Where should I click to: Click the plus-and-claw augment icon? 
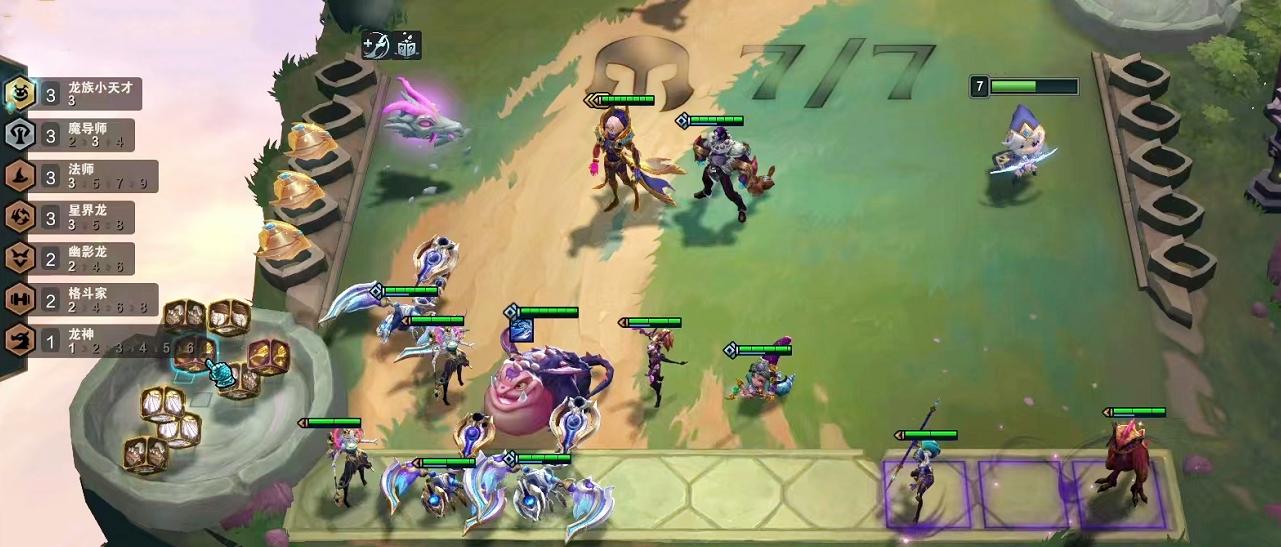(377, 45)
